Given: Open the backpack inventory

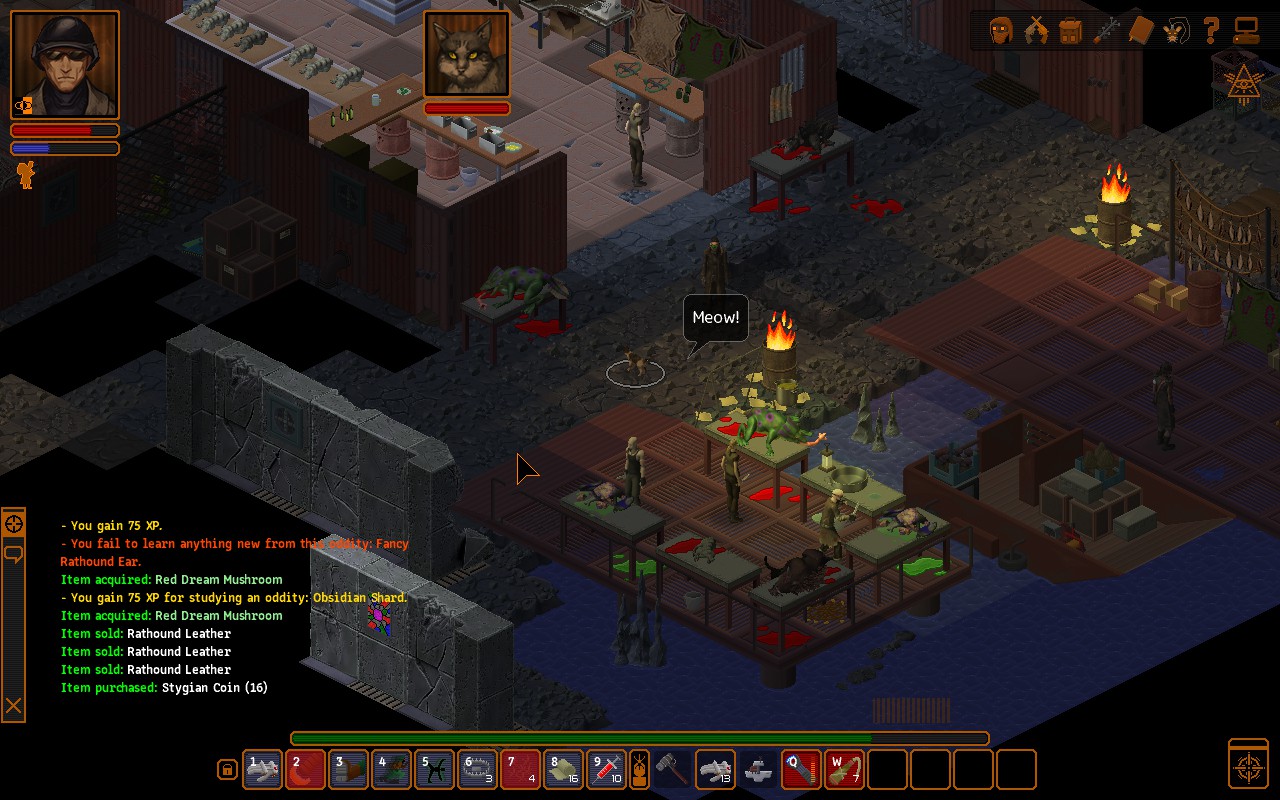Looking at the screenshot, I should 1070,31.
